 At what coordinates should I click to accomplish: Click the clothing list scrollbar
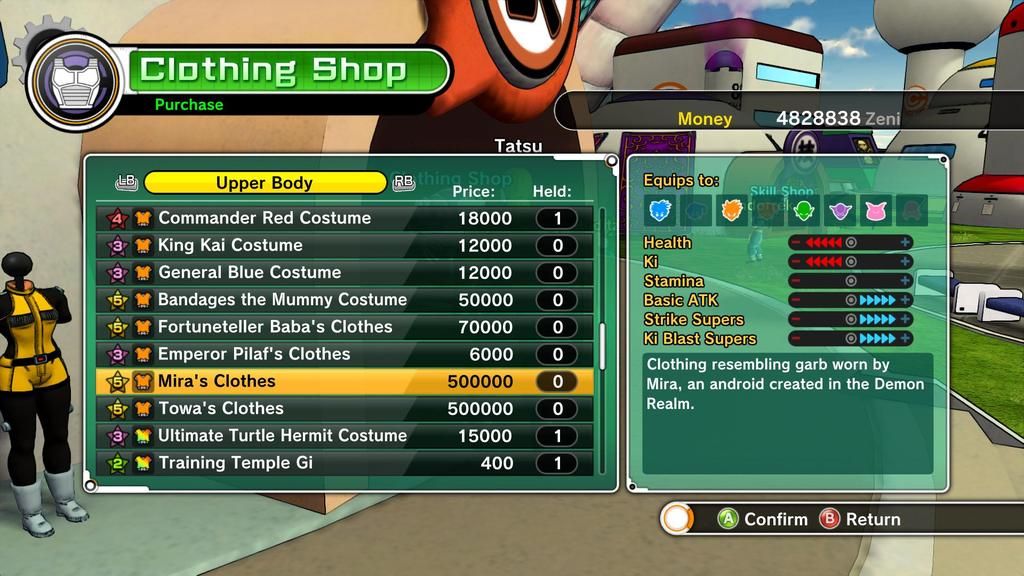(x=602, y=346)
